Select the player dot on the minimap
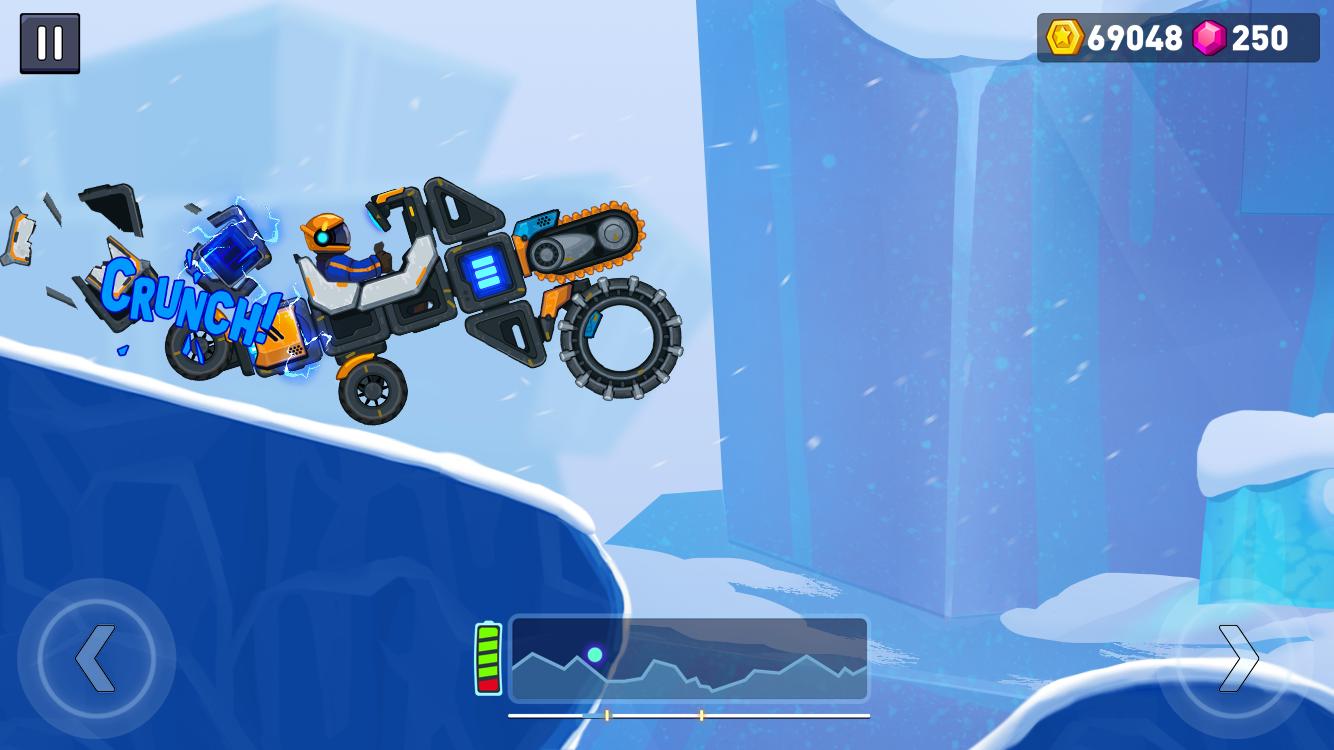The height and width of the screenshot is (750, 1334). pyautogui.click(x=597, y=653)
